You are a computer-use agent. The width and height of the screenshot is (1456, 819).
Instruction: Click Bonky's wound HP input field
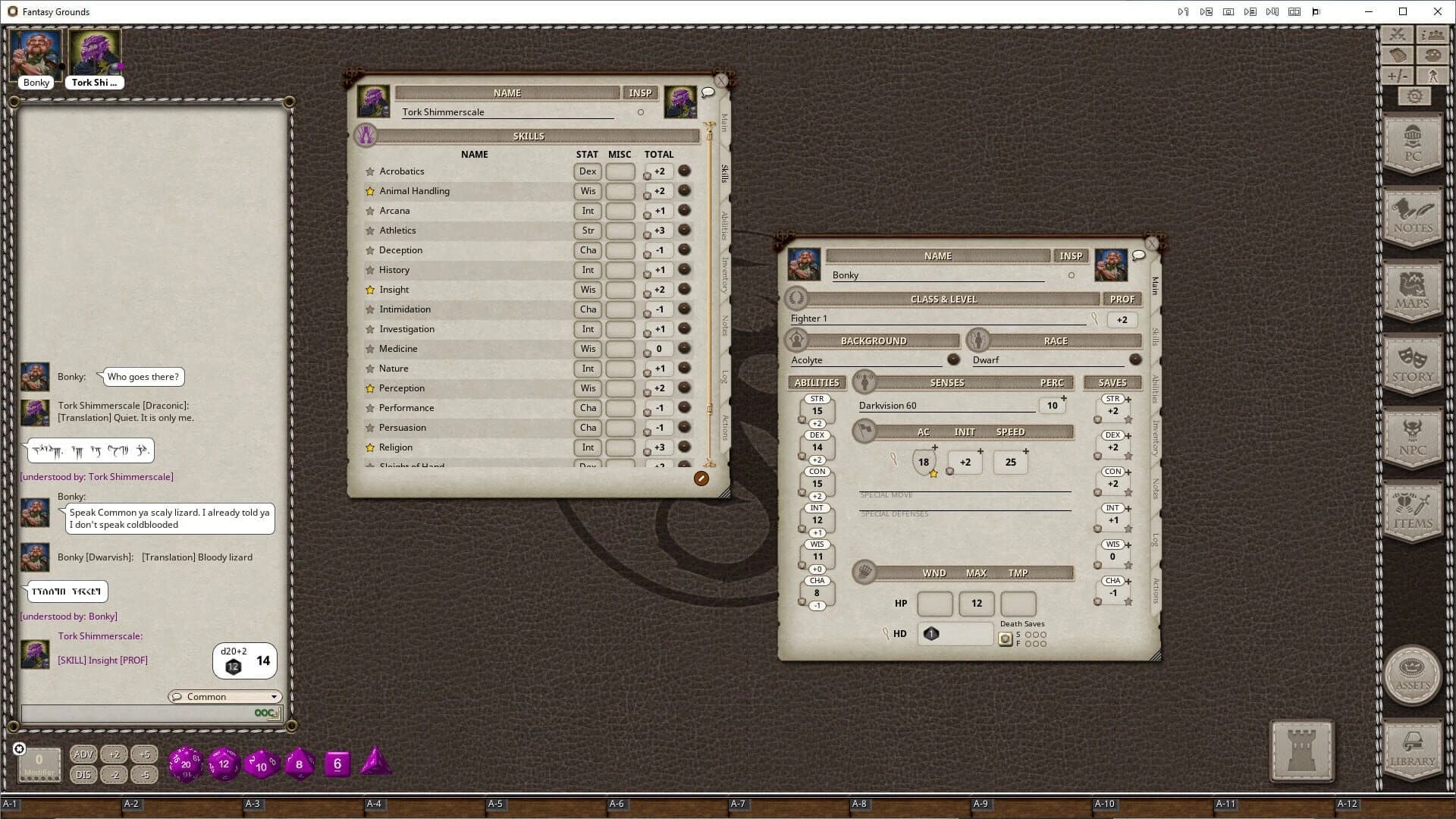click(x=935, y=604)
